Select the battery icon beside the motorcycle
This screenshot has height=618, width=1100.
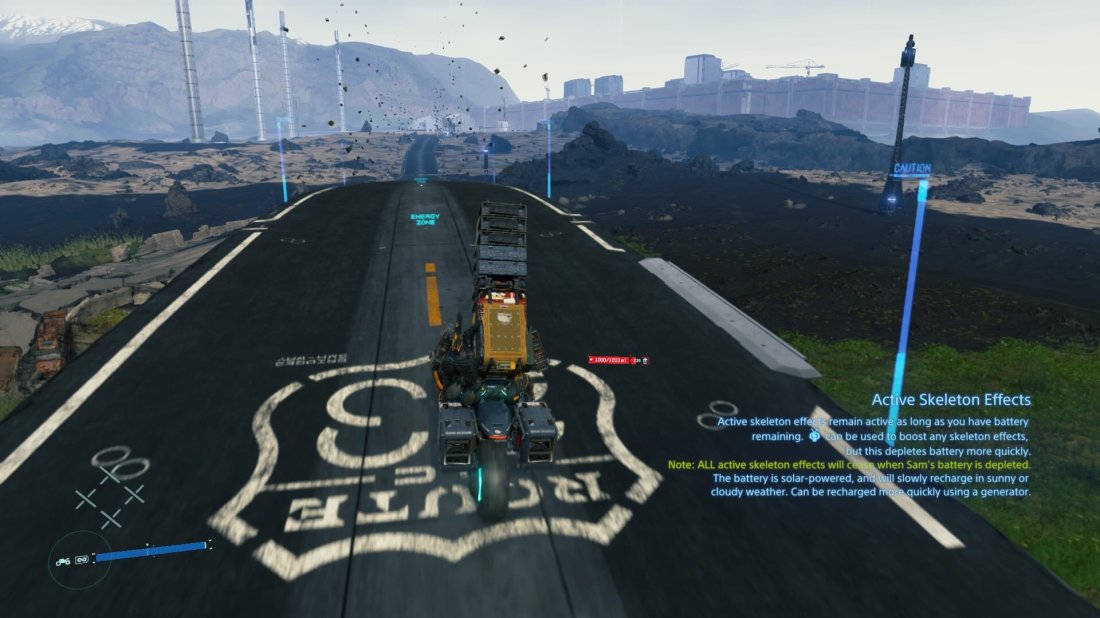point(82,559)
